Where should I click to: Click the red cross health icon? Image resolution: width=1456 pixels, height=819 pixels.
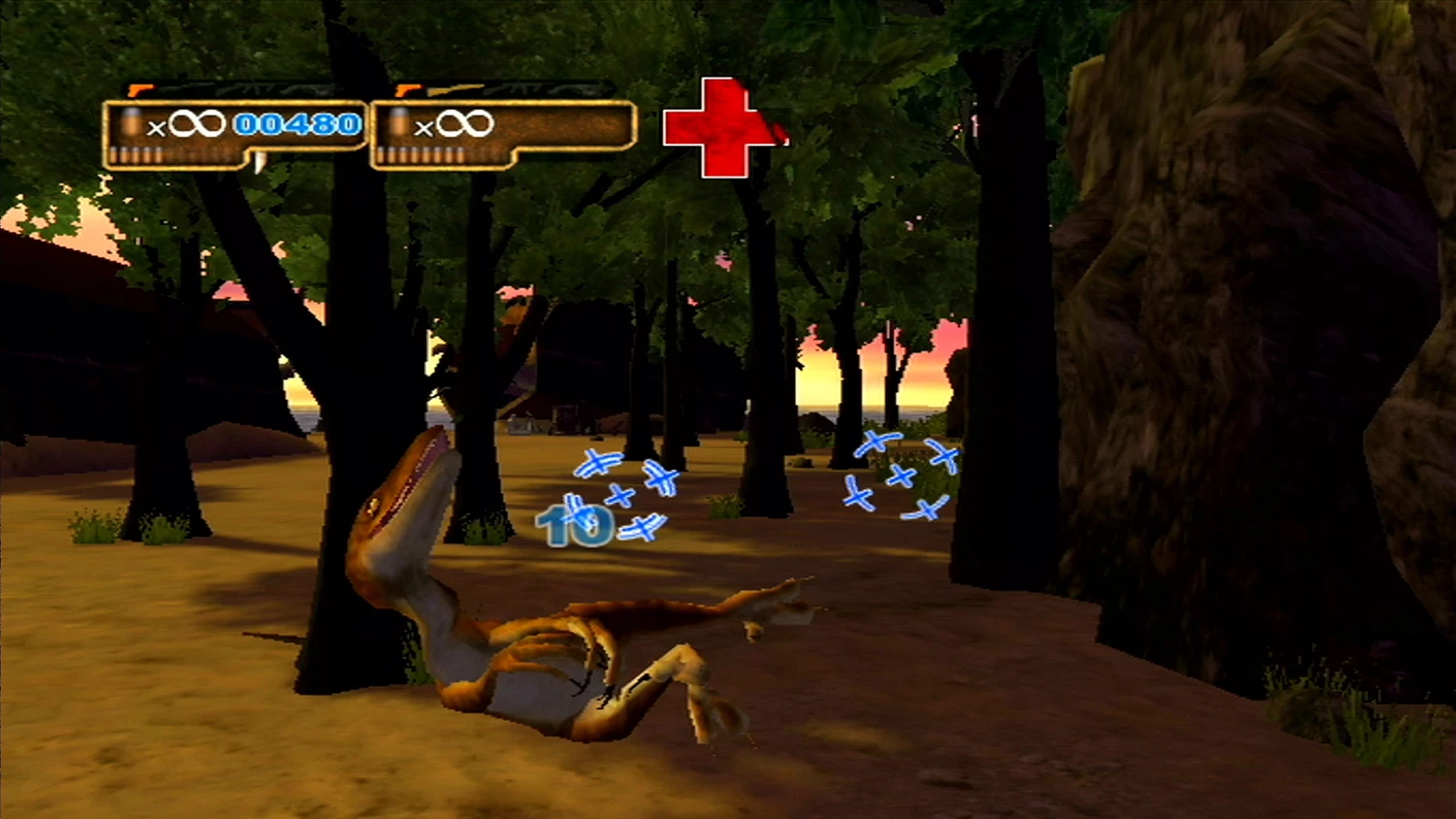coord(720,128)
